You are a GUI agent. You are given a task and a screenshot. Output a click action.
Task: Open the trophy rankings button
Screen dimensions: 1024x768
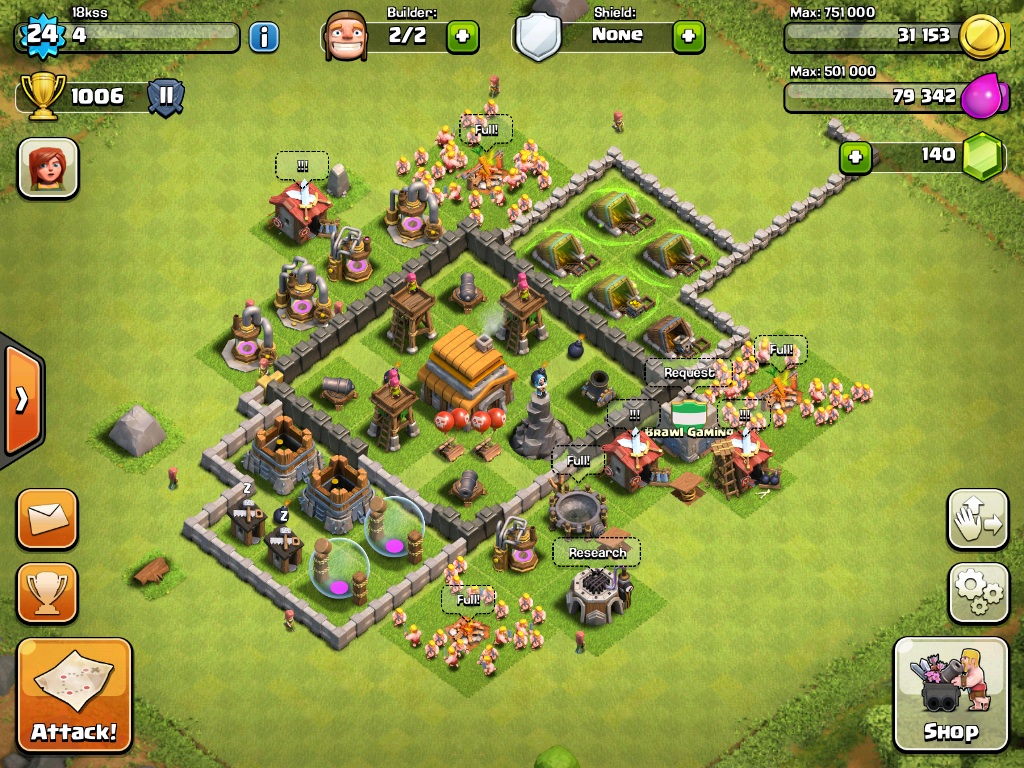(x=47, y=592)
